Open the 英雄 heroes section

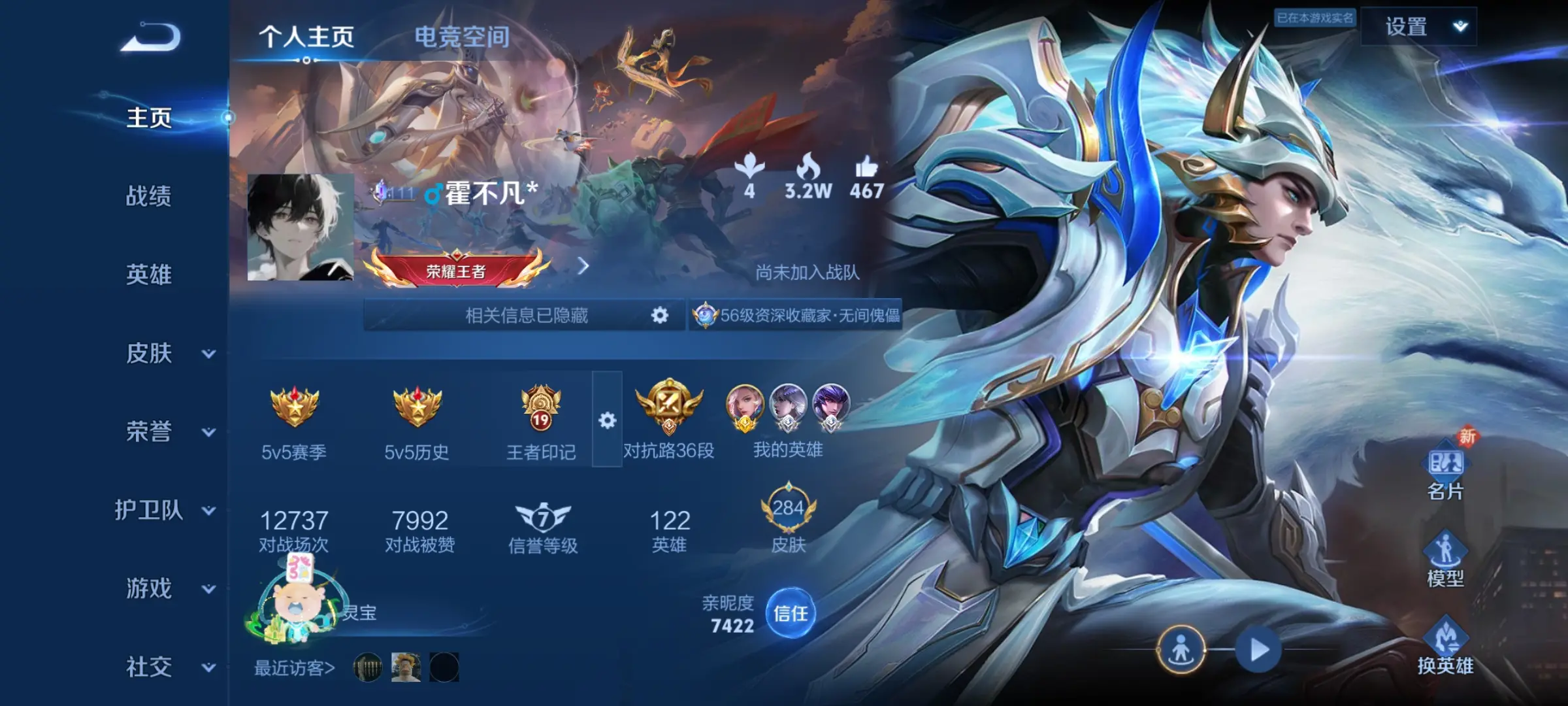pos(149,275)
